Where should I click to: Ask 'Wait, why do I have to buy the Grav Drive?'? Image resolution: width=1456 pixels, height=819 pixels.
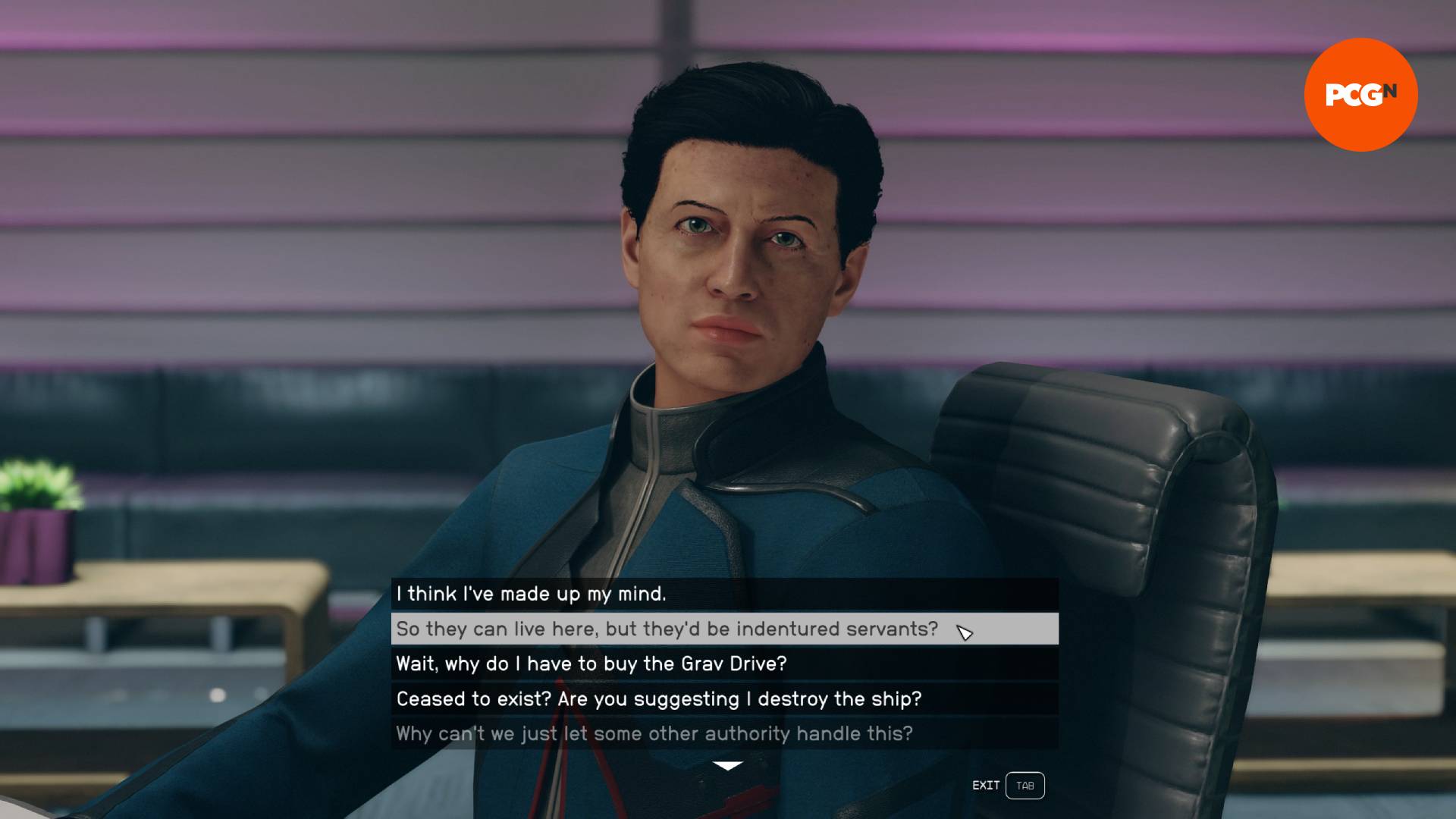point(591,664)
